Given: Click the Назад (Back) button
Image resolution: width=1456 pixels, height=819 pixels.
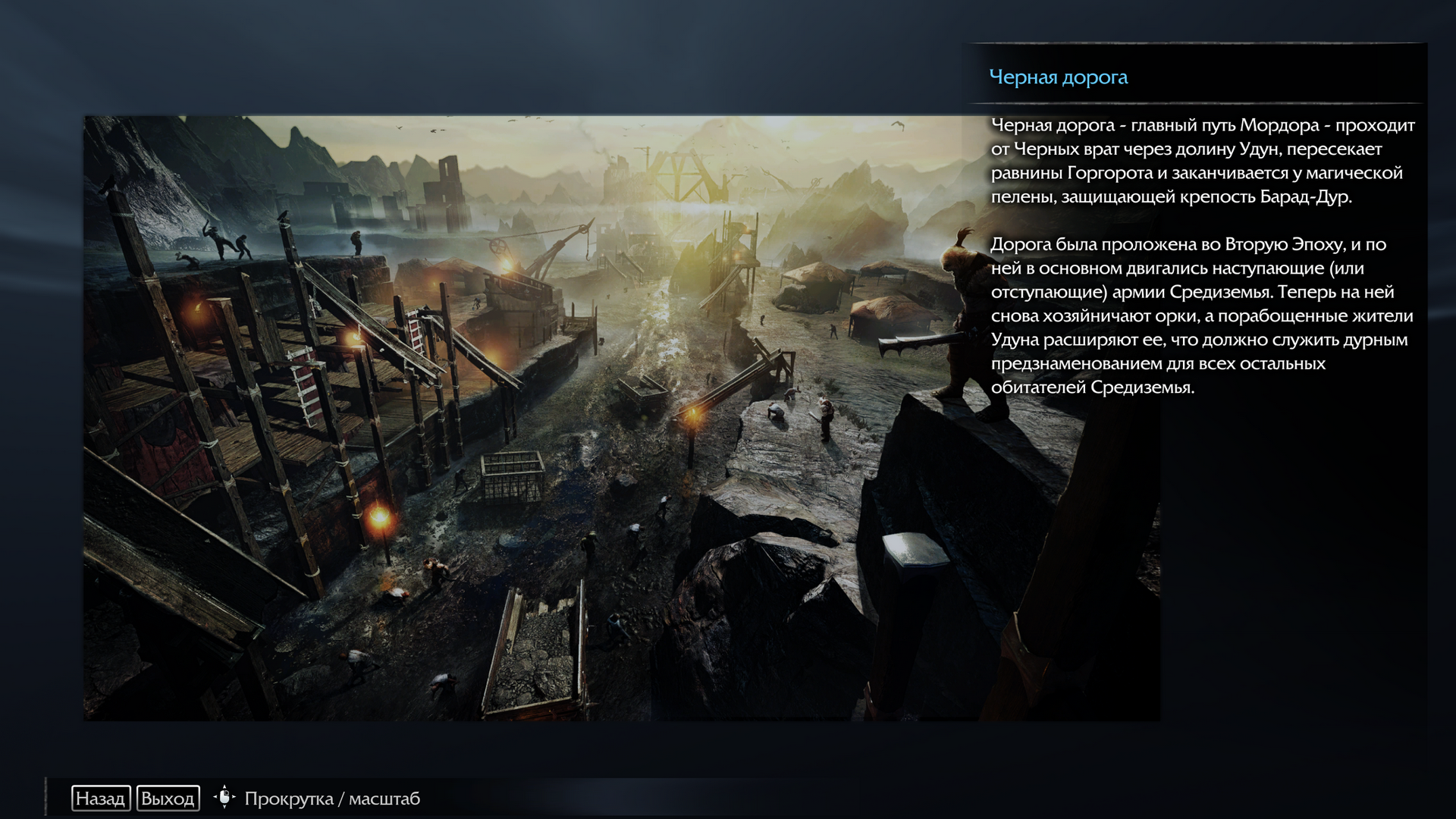Looking at the screenshot, I should pyautogui.click(x=101, y=799).
